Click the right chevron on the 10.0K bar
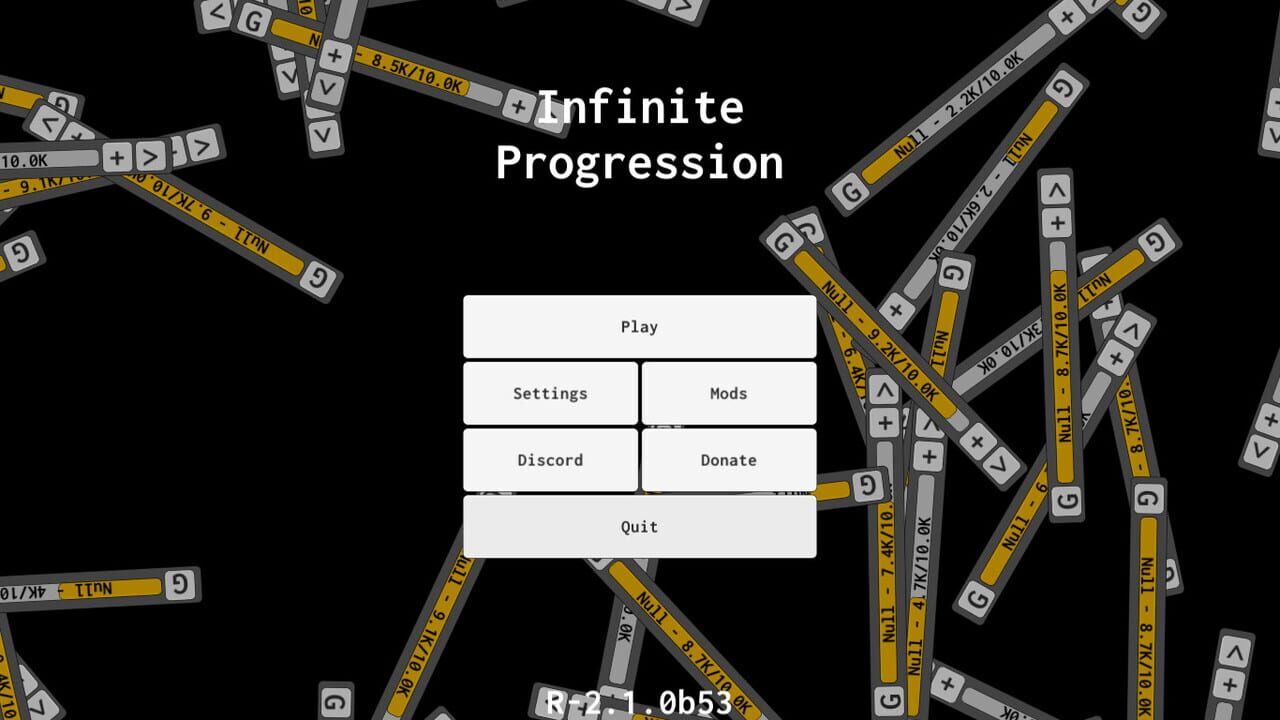The width and height of the screenshot is (1280, 720). [x=151, y=157]
